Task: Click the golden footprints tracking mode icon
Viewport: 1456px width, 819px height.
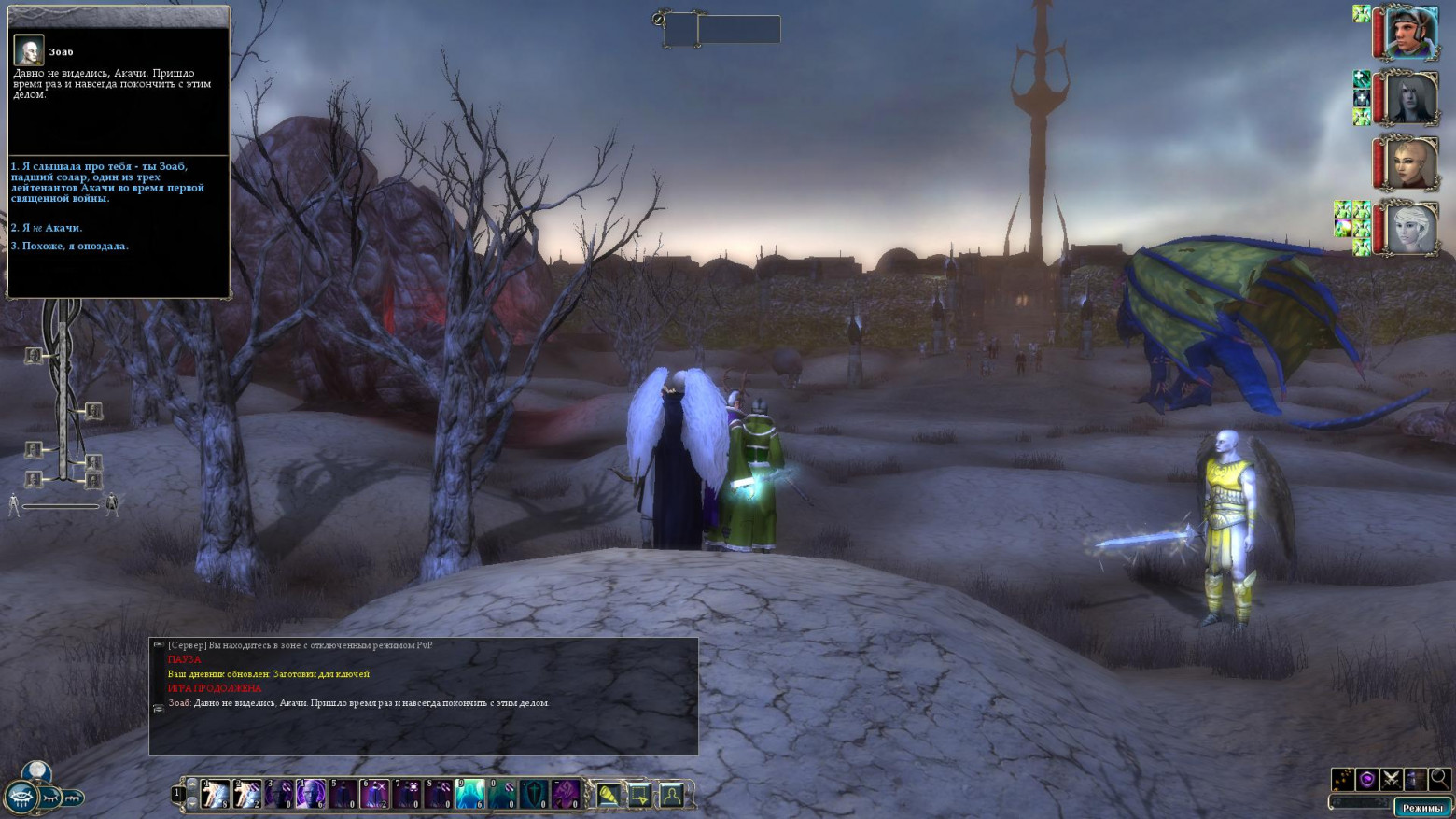Action: pyautogui.click(x=1343, y=779)
